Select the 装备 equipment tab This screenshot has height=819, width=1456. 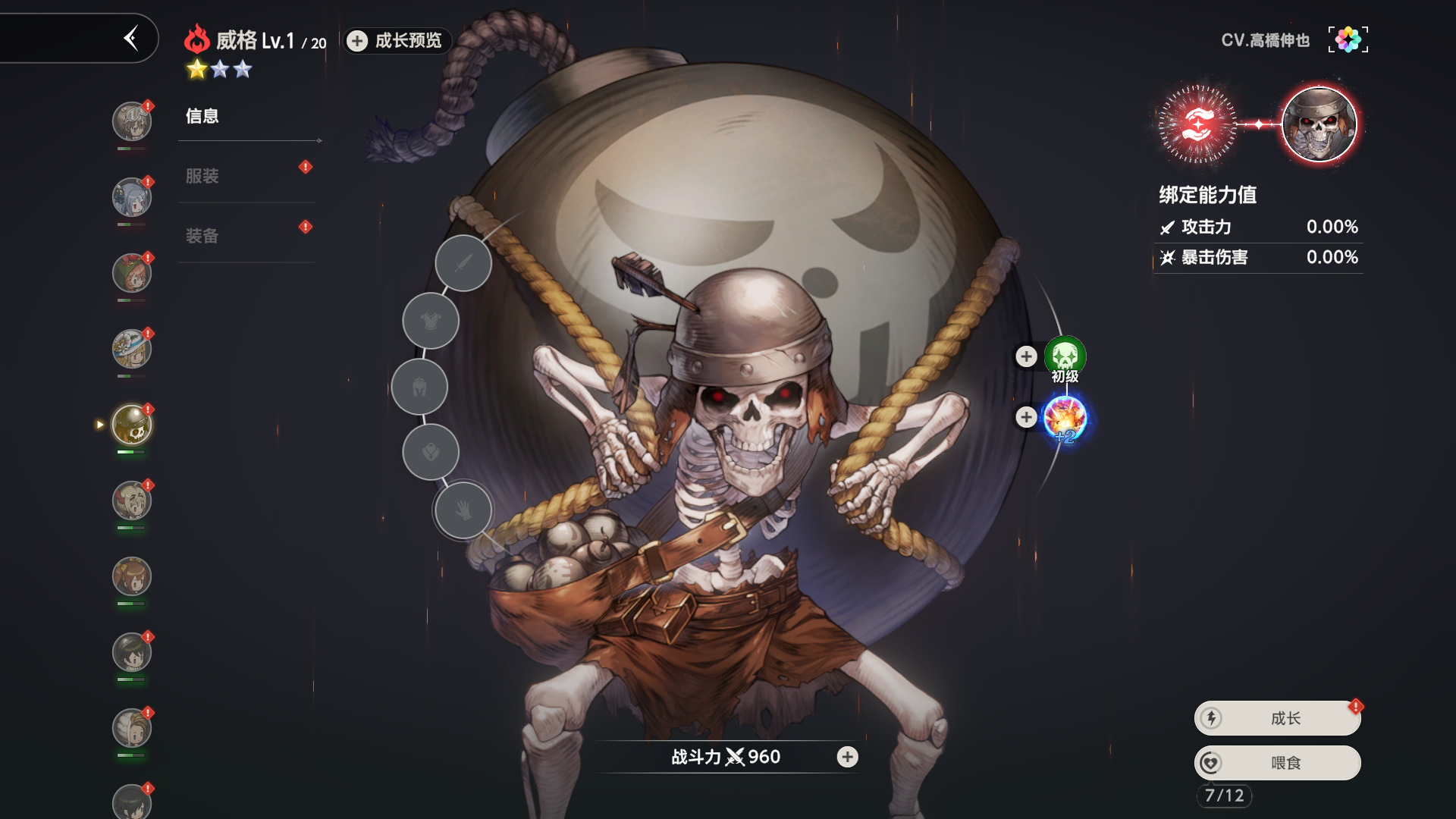pyautogui.click(x=202, y=236)
